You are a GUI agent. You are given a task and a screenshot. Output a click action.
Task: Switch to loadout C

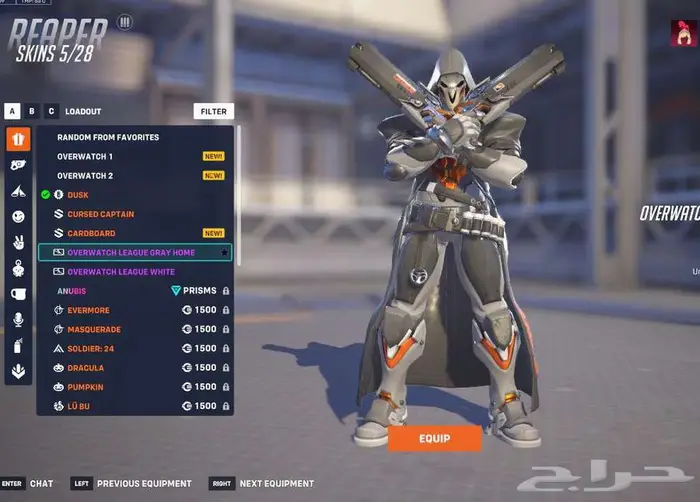click(x=51, y=111)
